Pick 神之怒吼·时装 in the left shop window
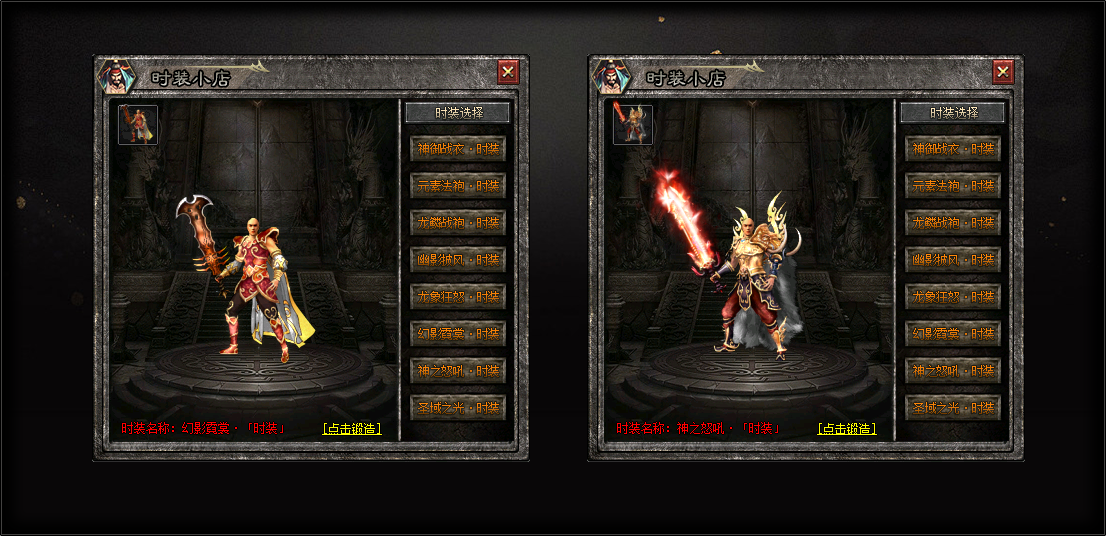1106x536 pixels. [458, 371]
